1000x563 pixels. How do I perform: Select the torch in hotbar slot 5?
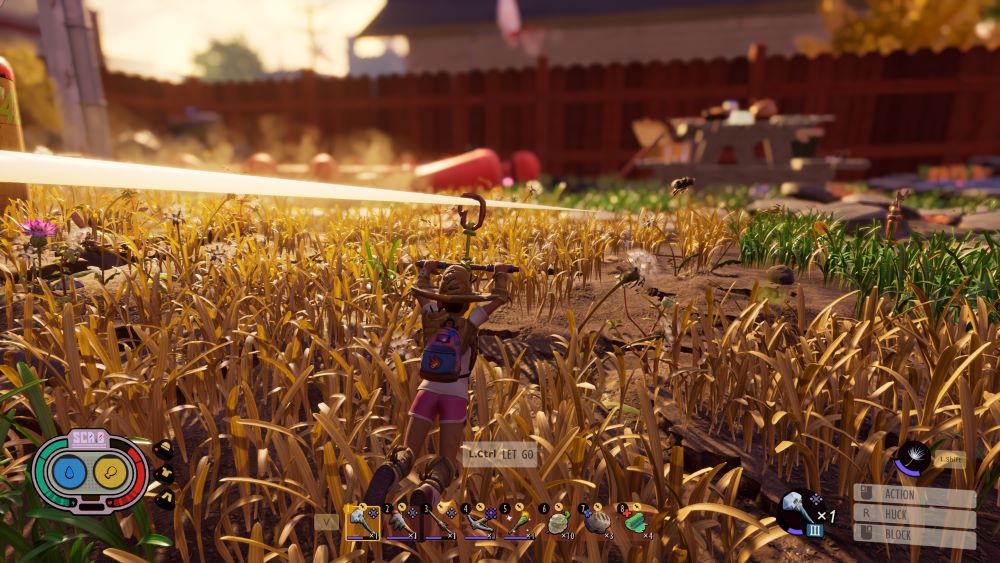click(517, 521)
